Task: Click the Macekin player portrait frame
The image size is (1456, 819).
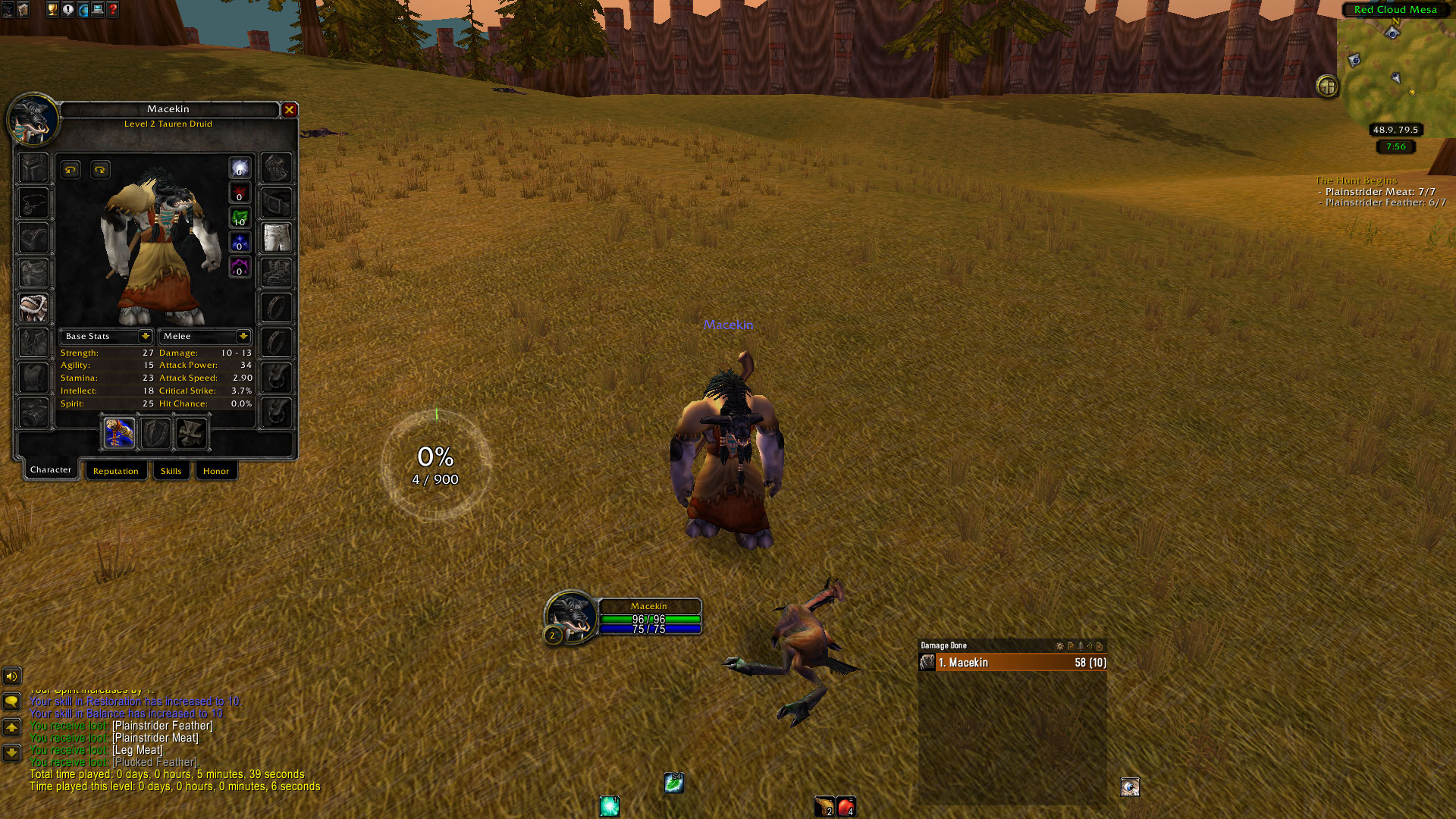Action: click(570, 615)
